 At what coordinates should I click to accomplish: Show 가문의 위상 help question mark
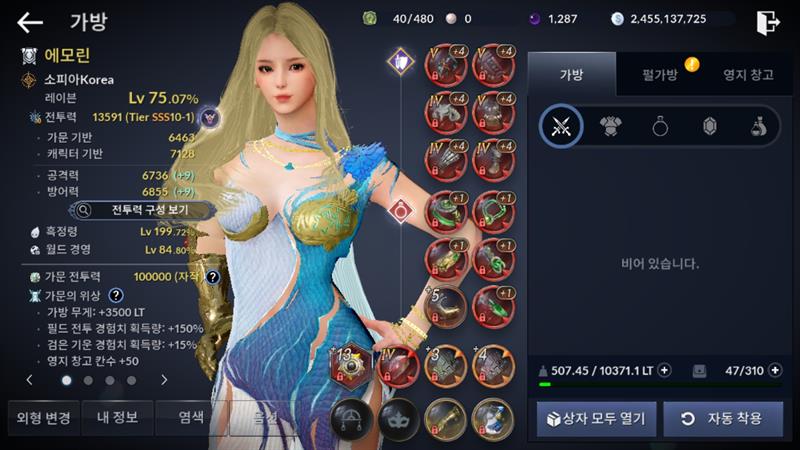(x=116, y=296)
